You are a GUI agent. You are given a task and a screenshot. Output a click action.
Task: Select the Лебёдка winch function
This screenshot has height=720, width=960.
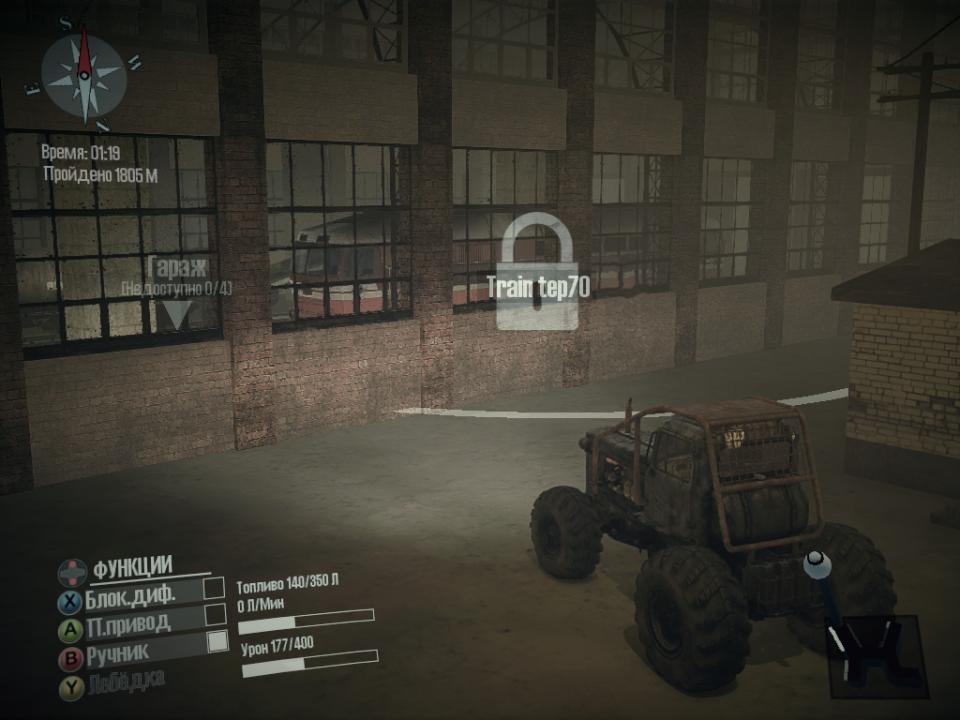click(124, 681)
